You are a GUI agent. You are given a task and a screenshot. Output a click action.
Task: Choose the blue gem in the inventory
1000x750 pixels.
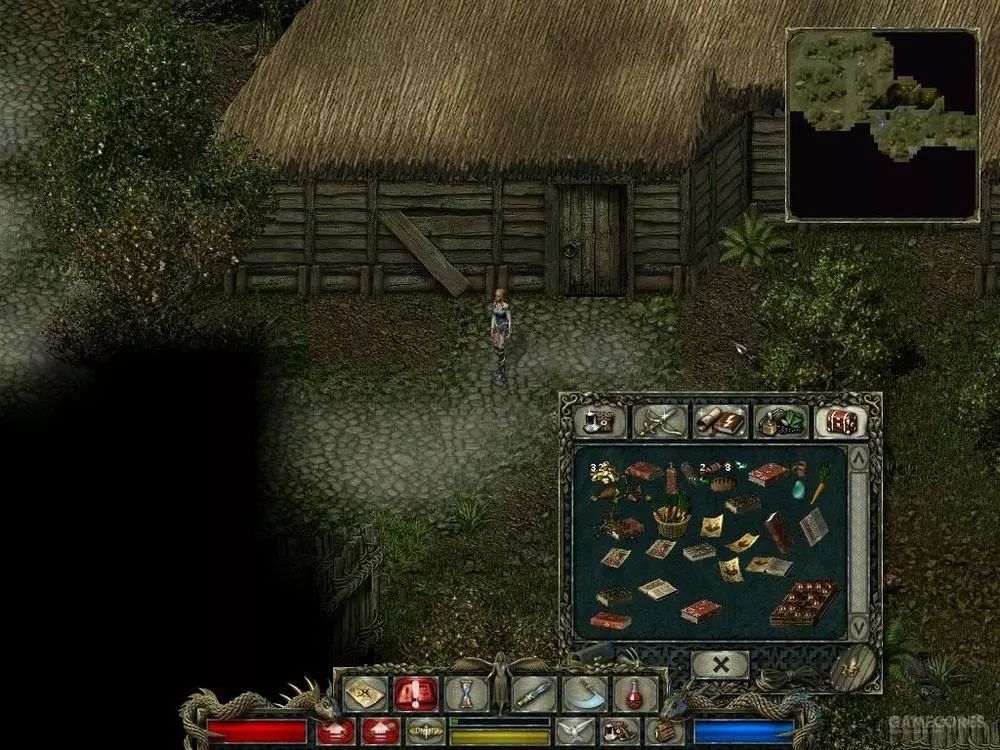click(799, 488)
